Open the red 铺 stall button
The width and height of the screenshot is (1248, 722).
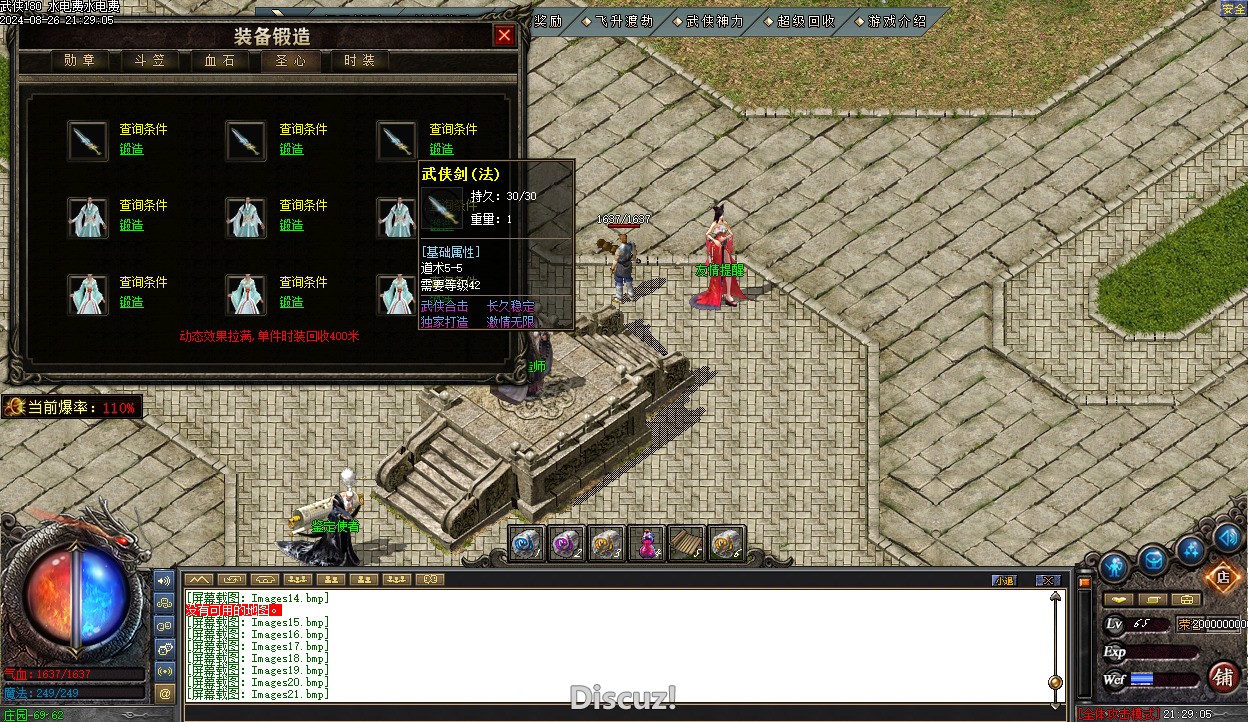pyautogui.click(x=1223, y=677)
